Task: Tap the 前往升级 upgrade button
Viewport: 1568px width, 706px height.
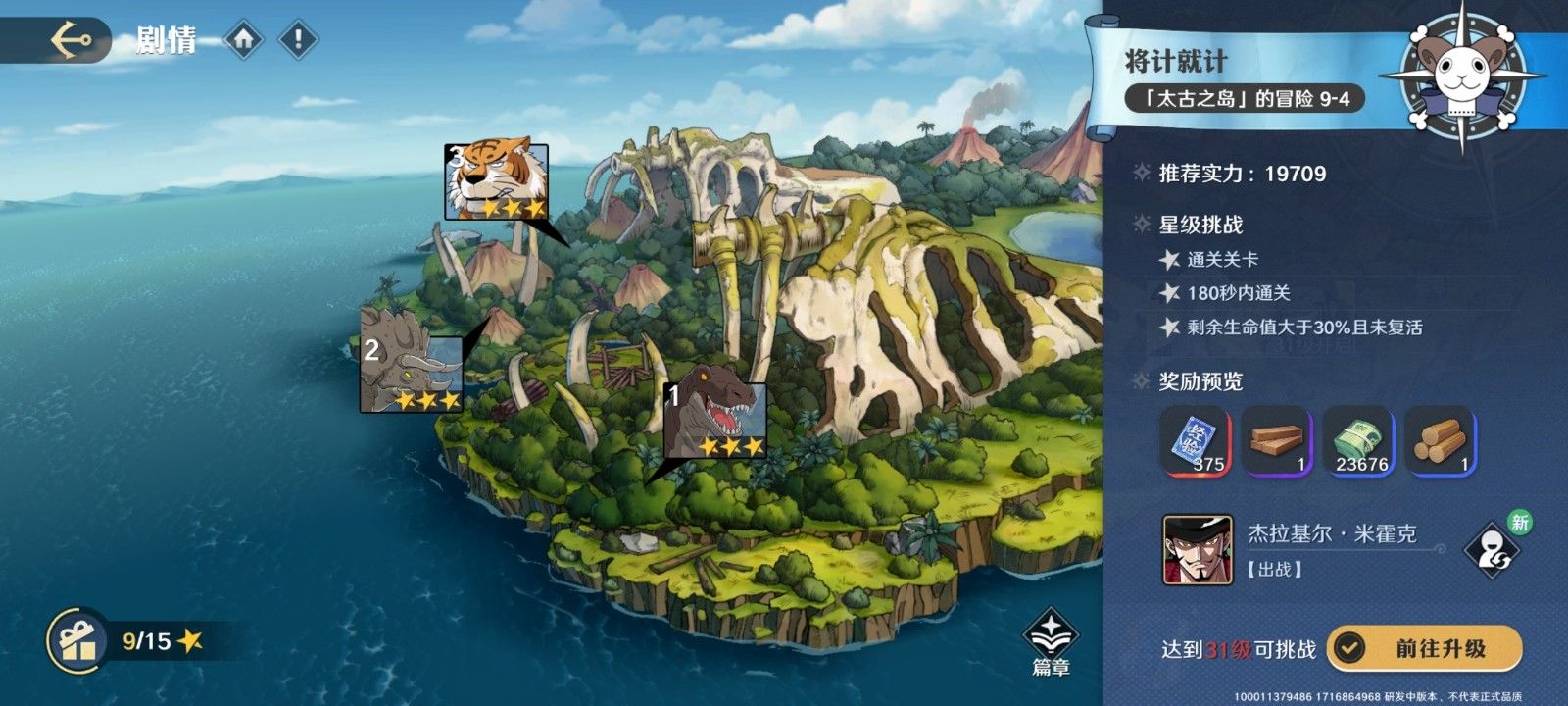Action: click(1424, 648)
